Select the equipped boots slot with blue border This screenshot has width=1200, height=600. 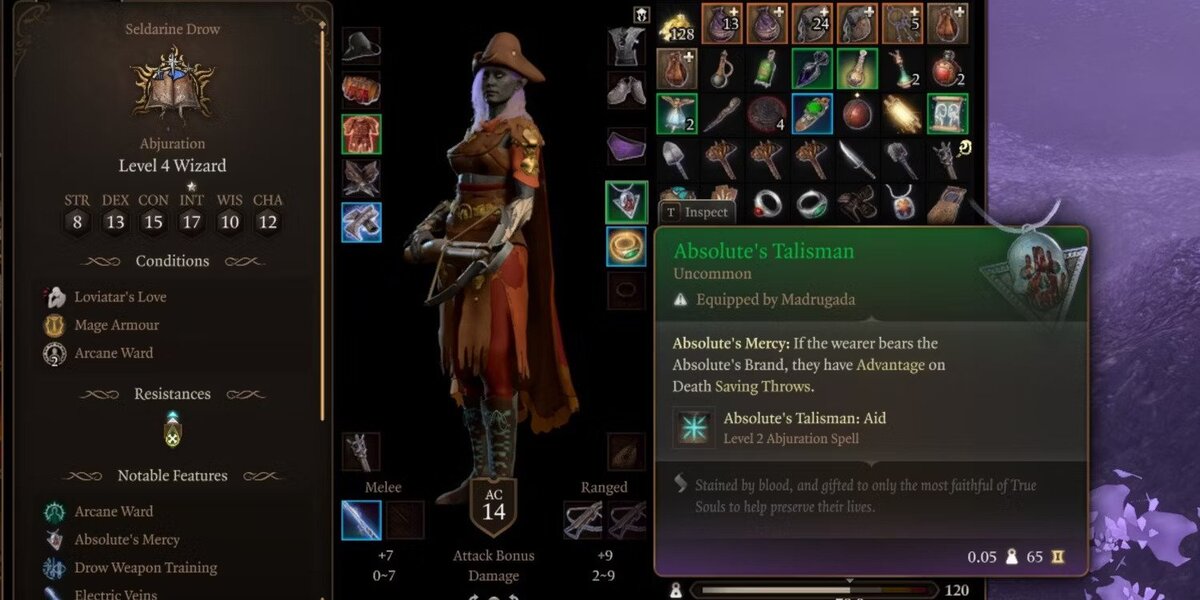point(361,222)
